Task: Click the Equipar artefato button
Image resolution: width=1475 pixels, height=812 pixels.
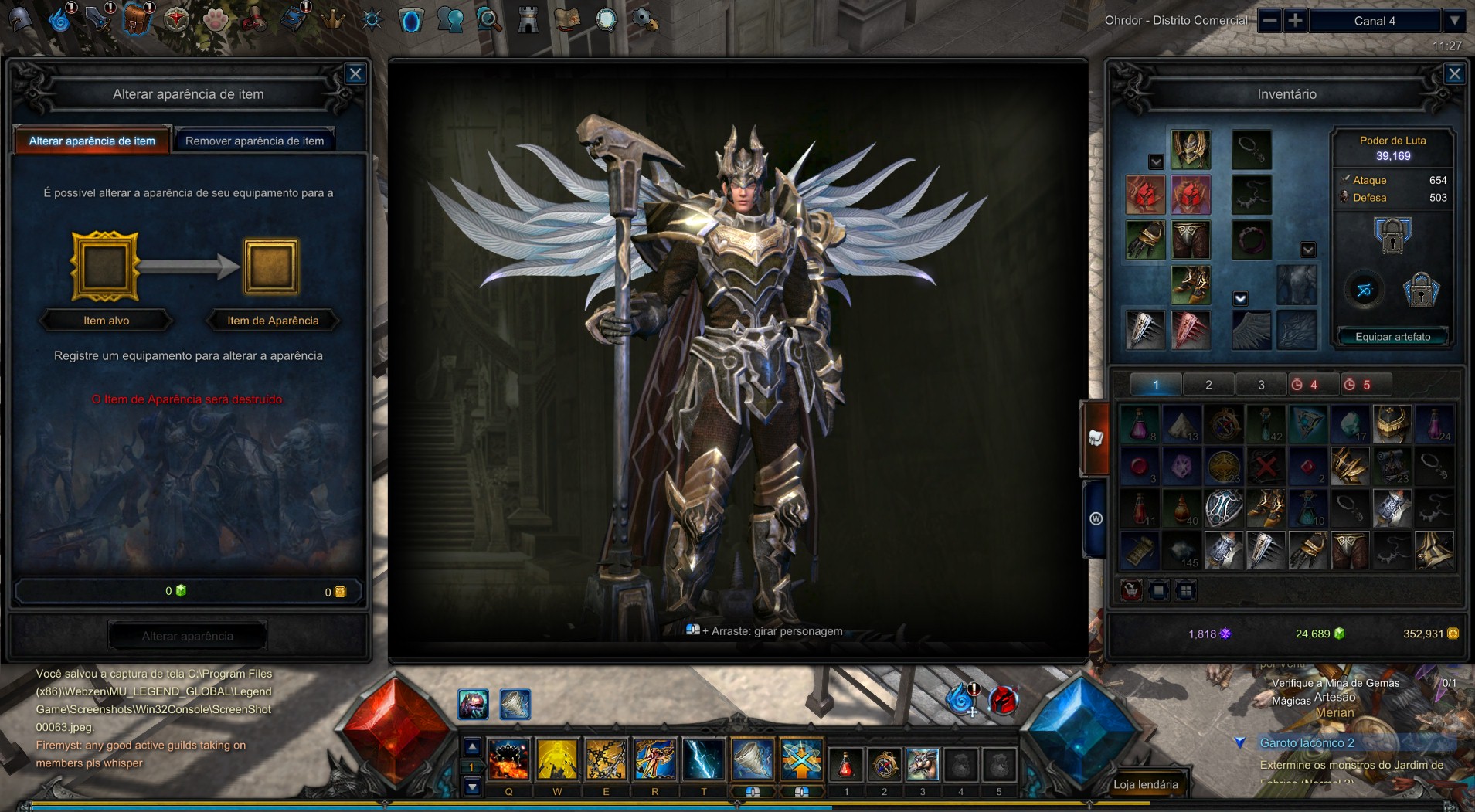Action: pos(1392,337)
